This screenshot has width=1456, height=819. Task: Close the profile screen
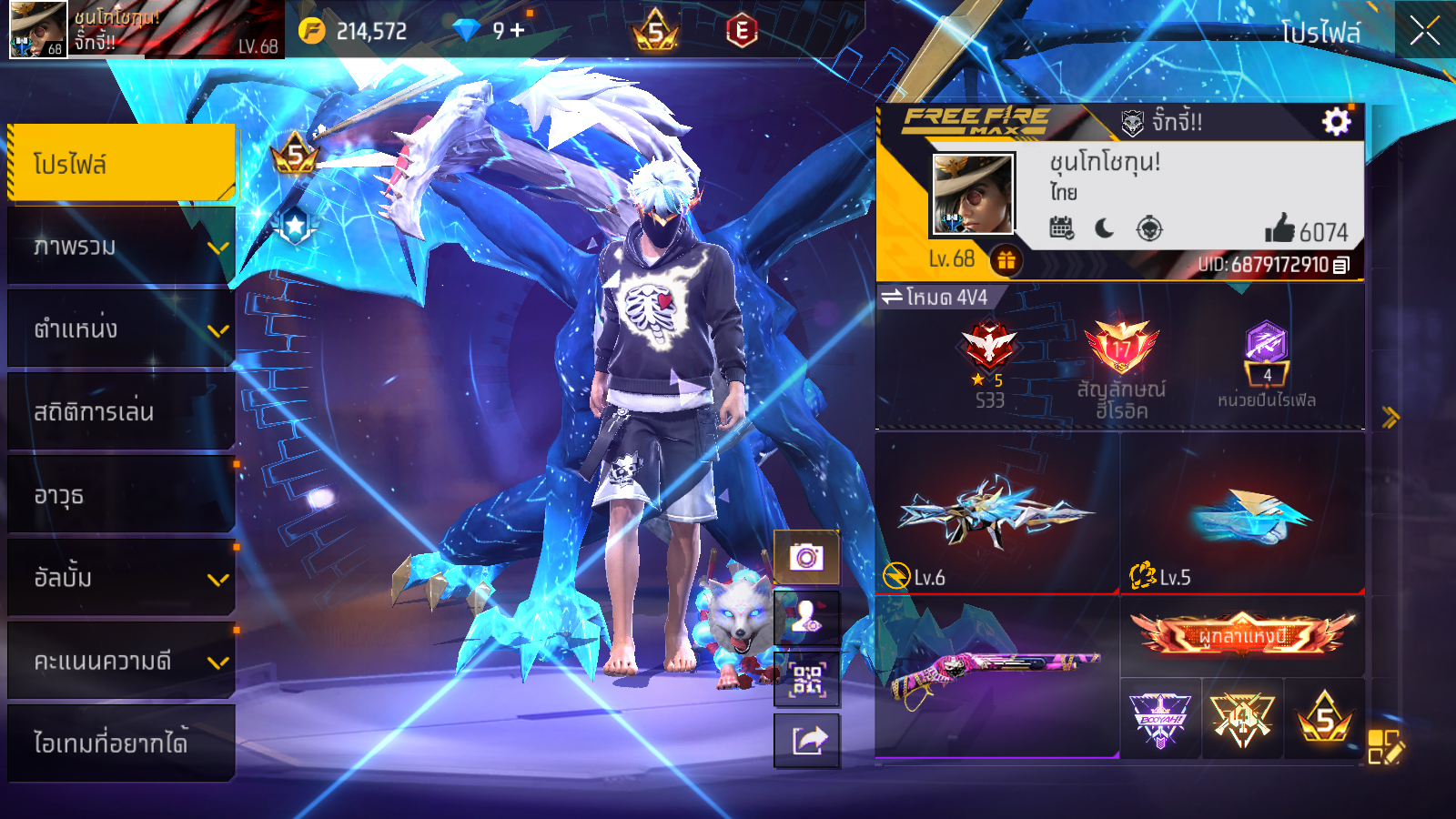click(x=1424, y=31)
